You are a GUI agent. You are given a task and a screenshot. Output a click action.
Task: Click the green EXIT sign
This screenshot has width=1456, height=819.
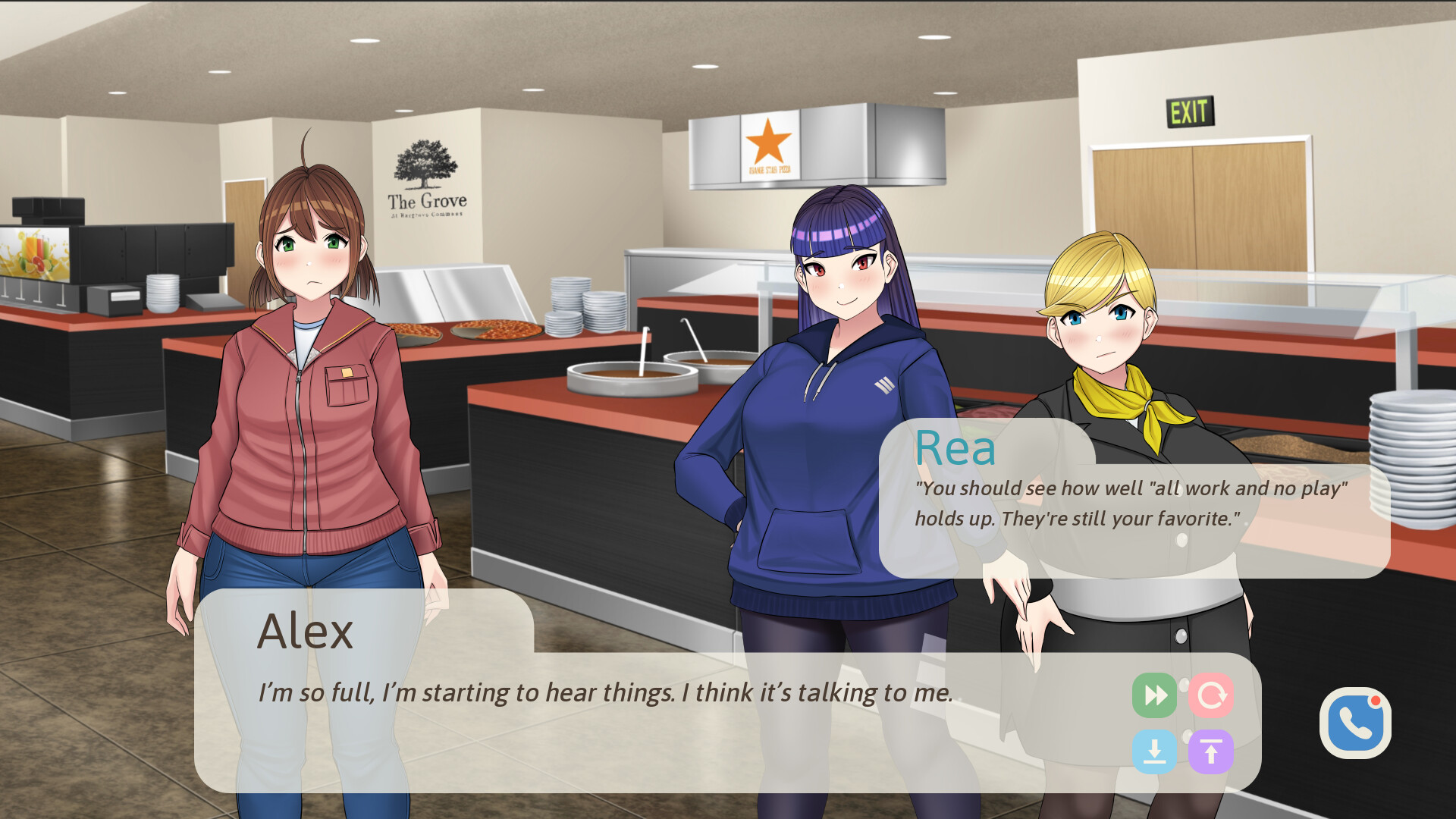[1191, 112]
